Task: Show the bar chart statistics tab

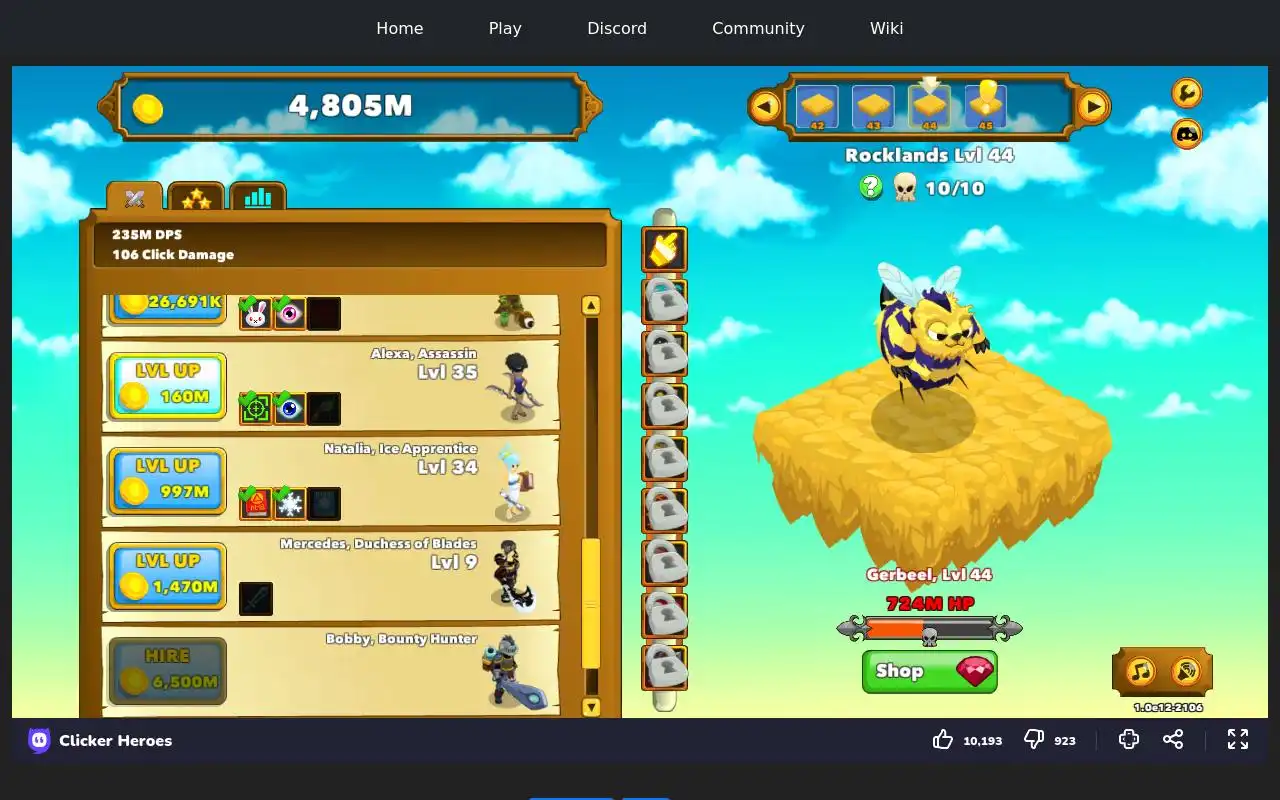Action: [258, 198]
